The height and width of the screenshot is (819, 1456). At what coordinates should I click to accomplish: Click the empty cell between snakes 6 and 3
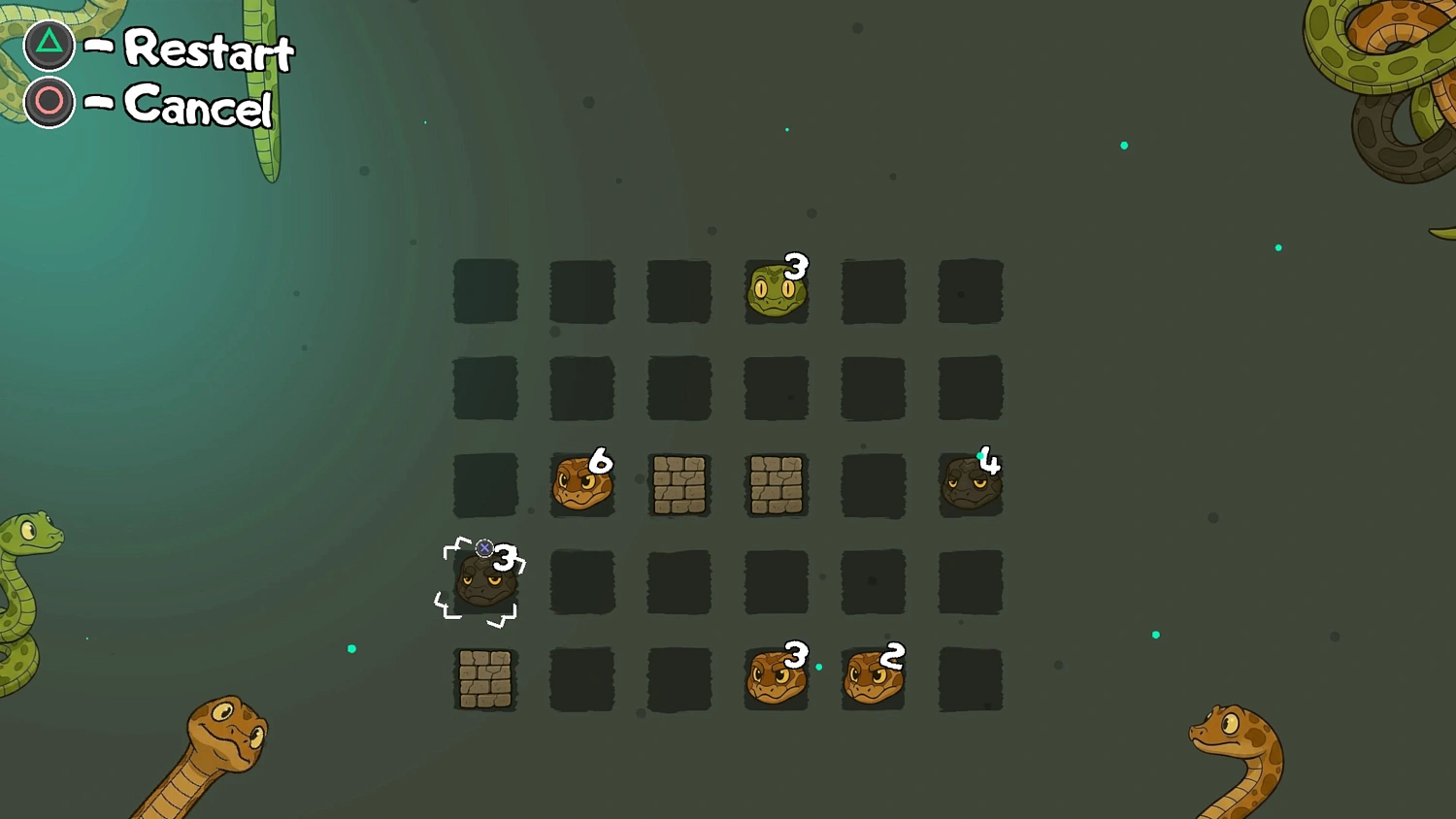[x=485, y=485]
